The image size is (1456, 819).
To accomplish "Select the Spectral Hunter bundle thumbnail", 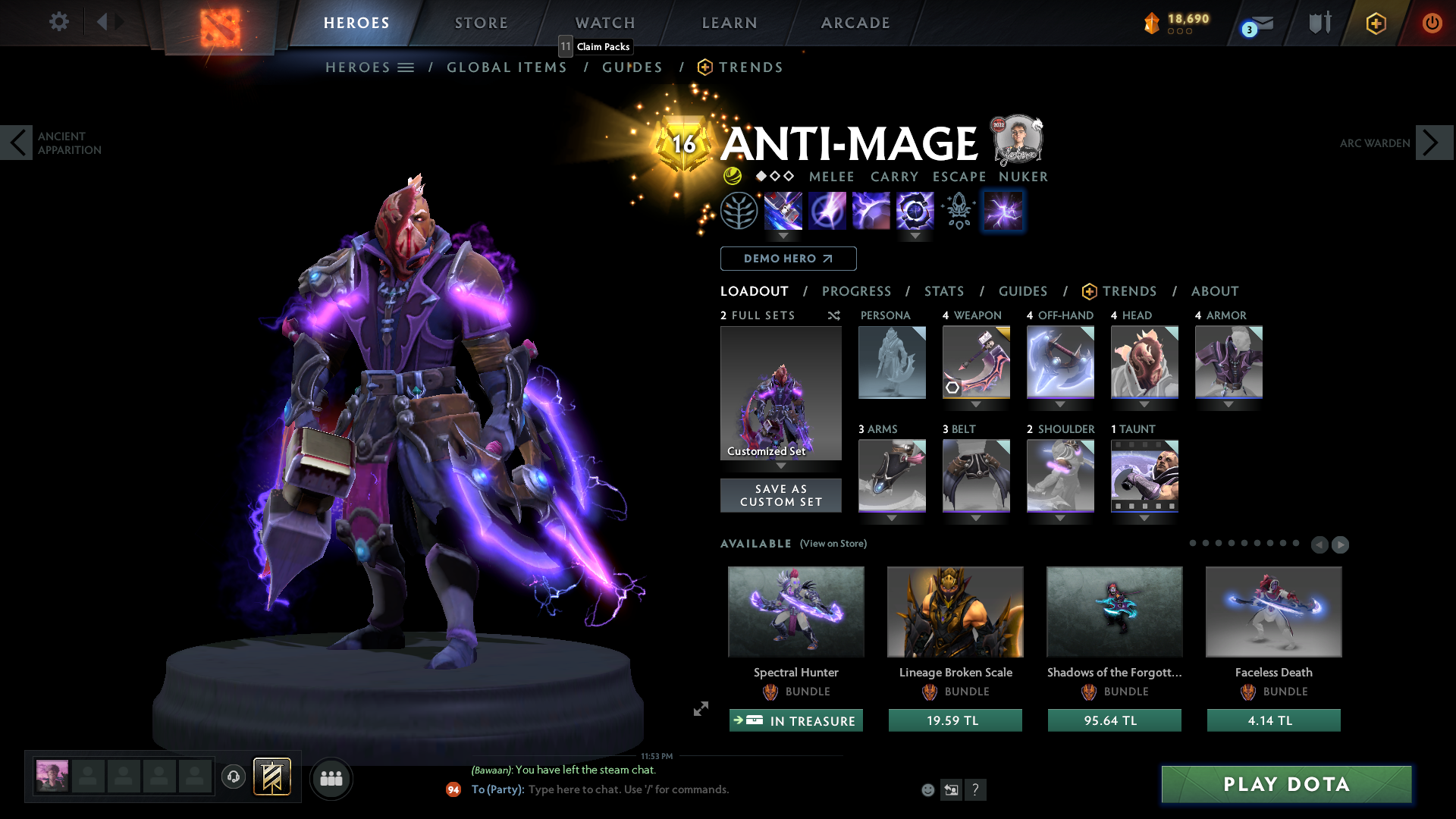I will coord(795,611).
